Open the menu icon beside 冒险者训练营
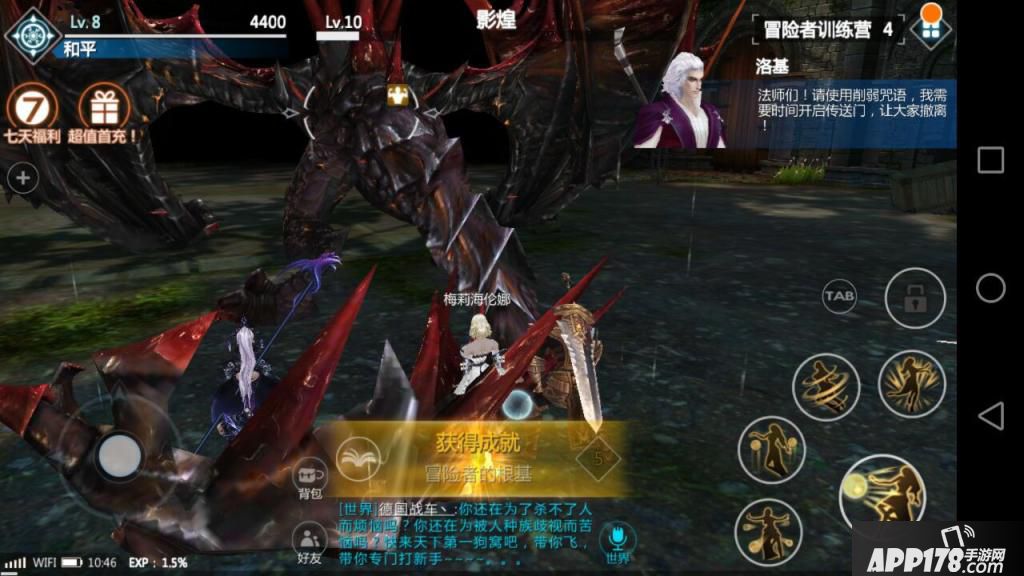1024x576 pixels. 930,28
